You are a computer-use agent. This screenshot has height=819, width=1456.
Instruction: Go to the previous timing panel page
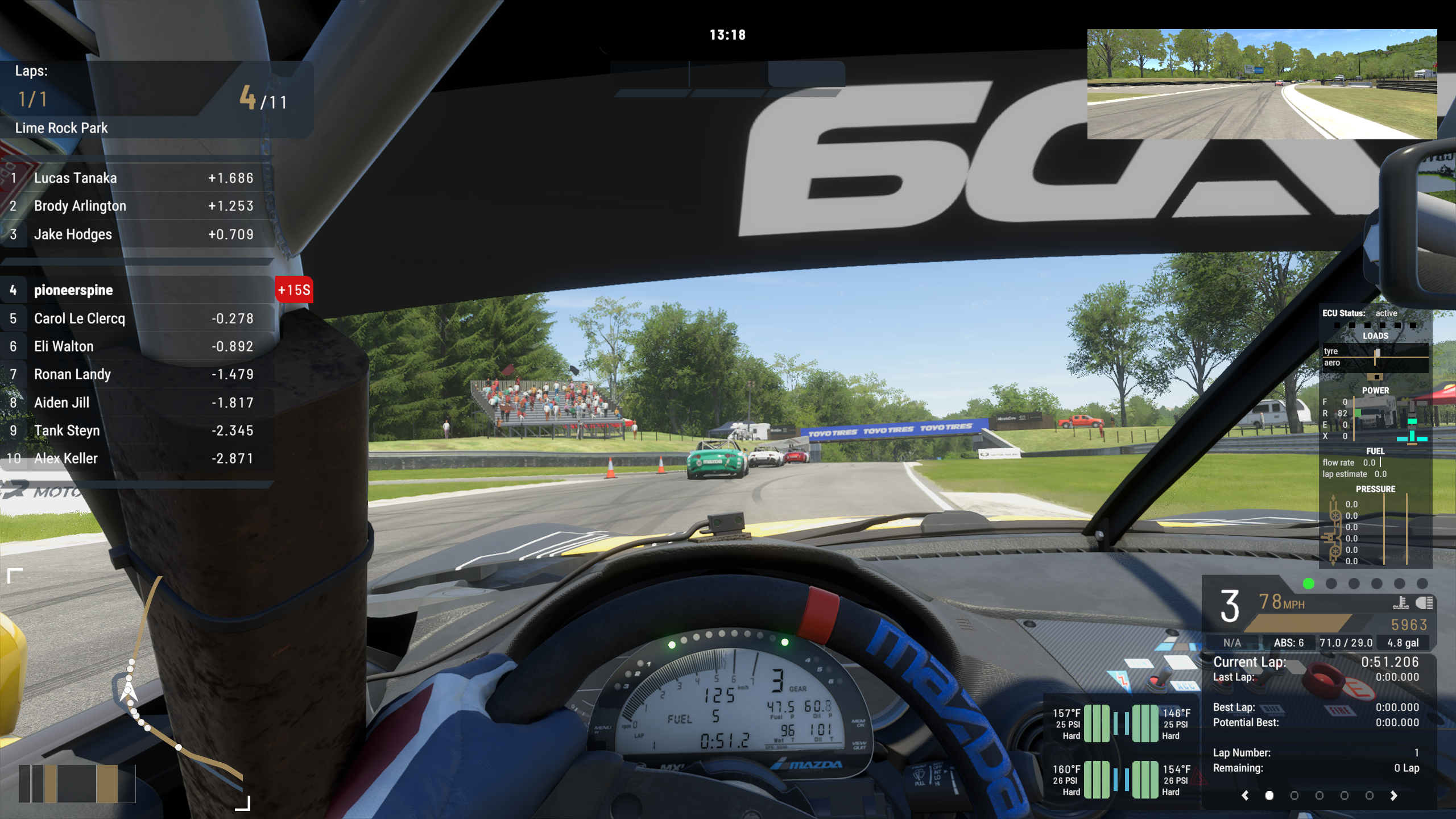click(x=1245, y=796)
